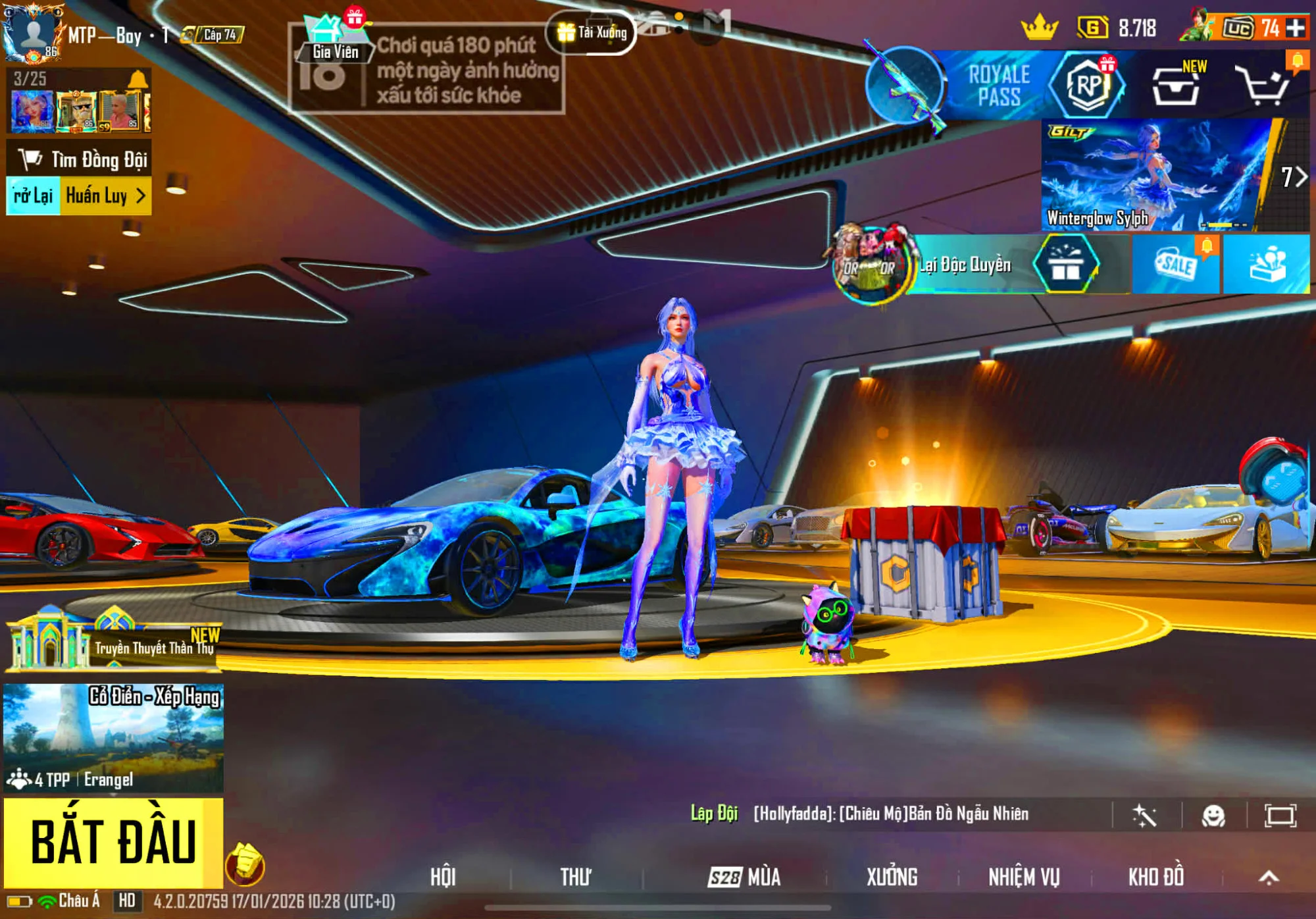Open the emoji smiley chat icon

coord(1213,816)
